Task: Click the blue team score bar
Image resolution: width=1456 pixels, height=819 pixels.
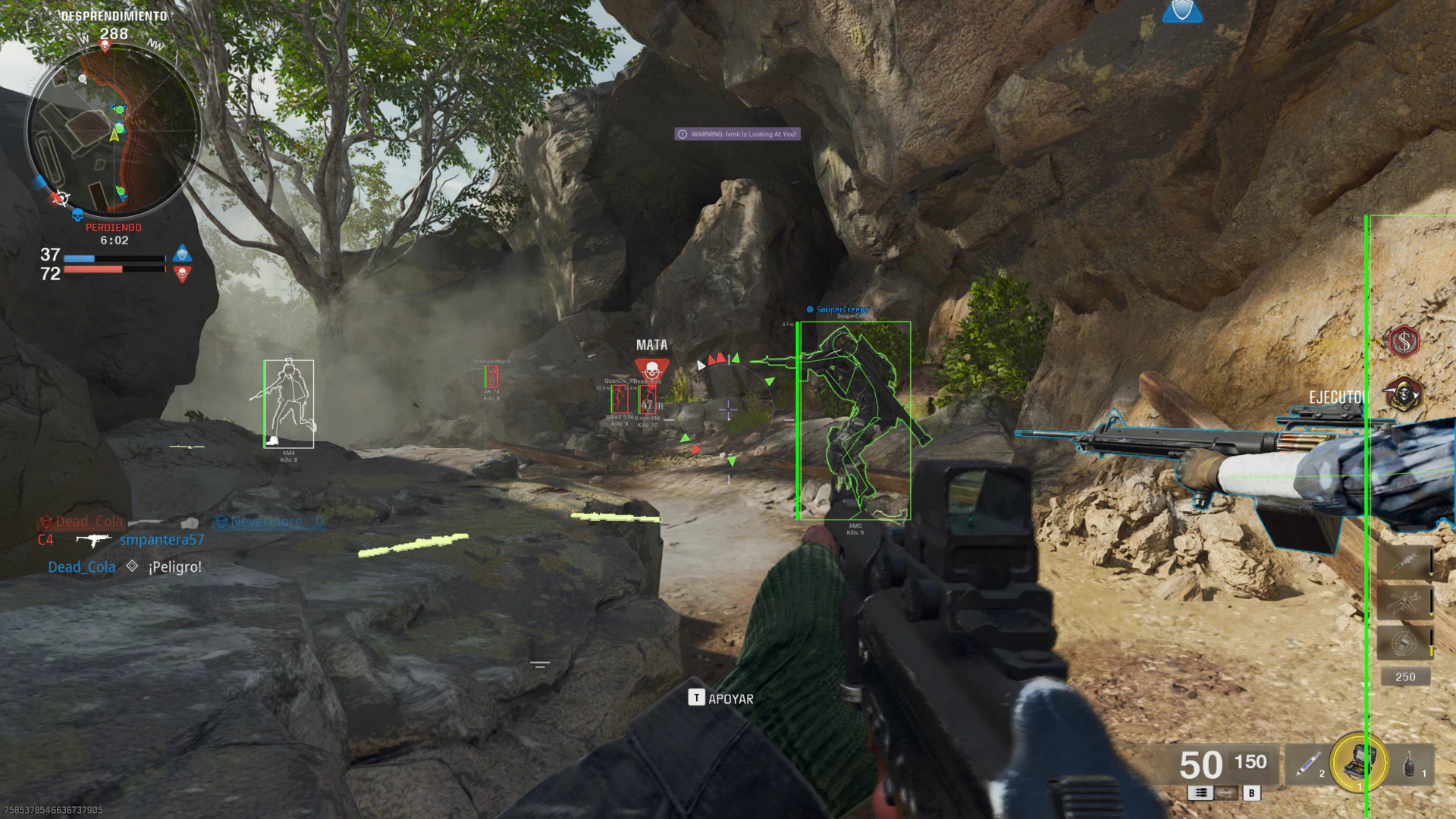Action: (x=114, y=258)
